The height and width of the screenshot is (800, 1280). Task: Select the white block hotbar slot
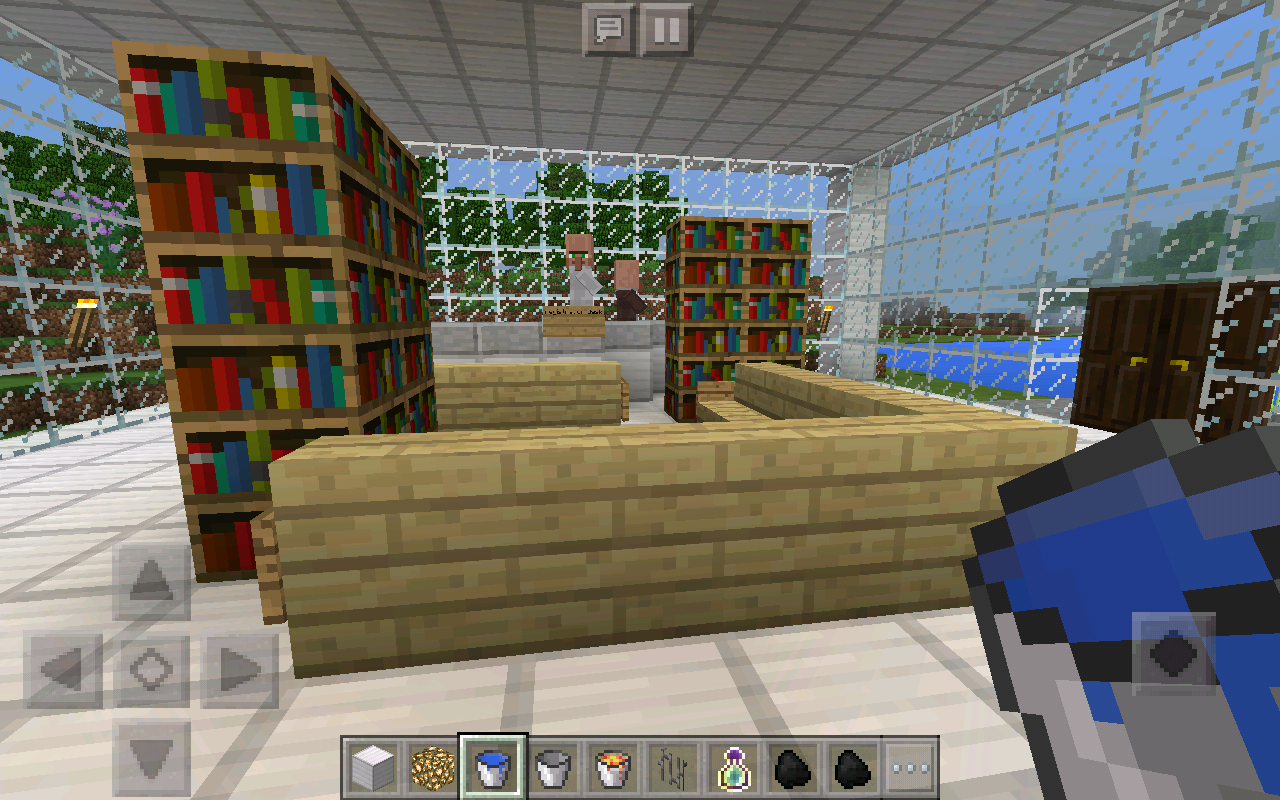click(374, 768)
